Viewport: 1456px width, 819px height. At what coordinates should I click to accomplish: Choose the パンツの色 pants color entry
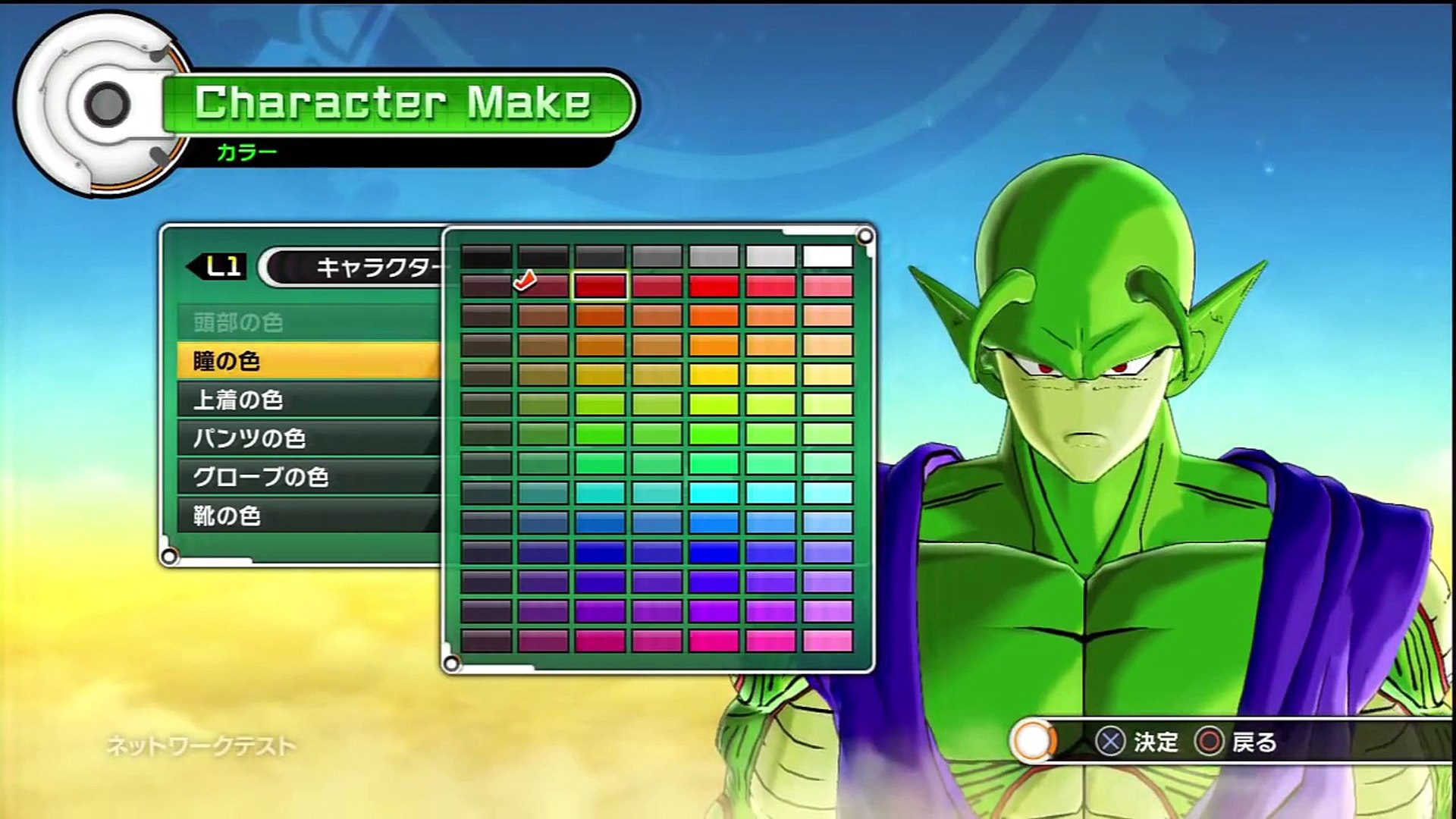307,438
